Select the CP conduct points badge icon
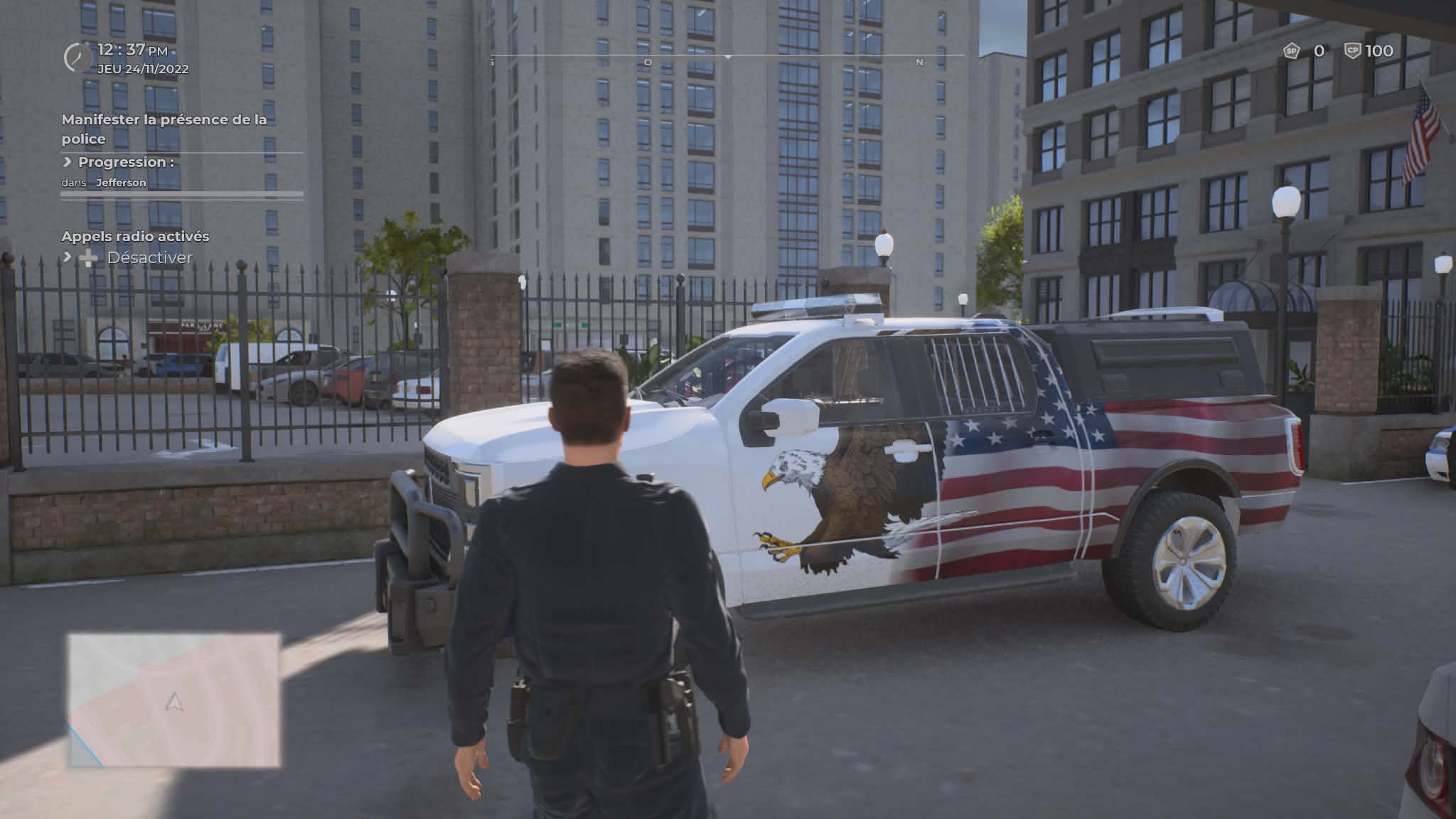This screenshot has height=819, width=1456. (x=1352, y=51)
